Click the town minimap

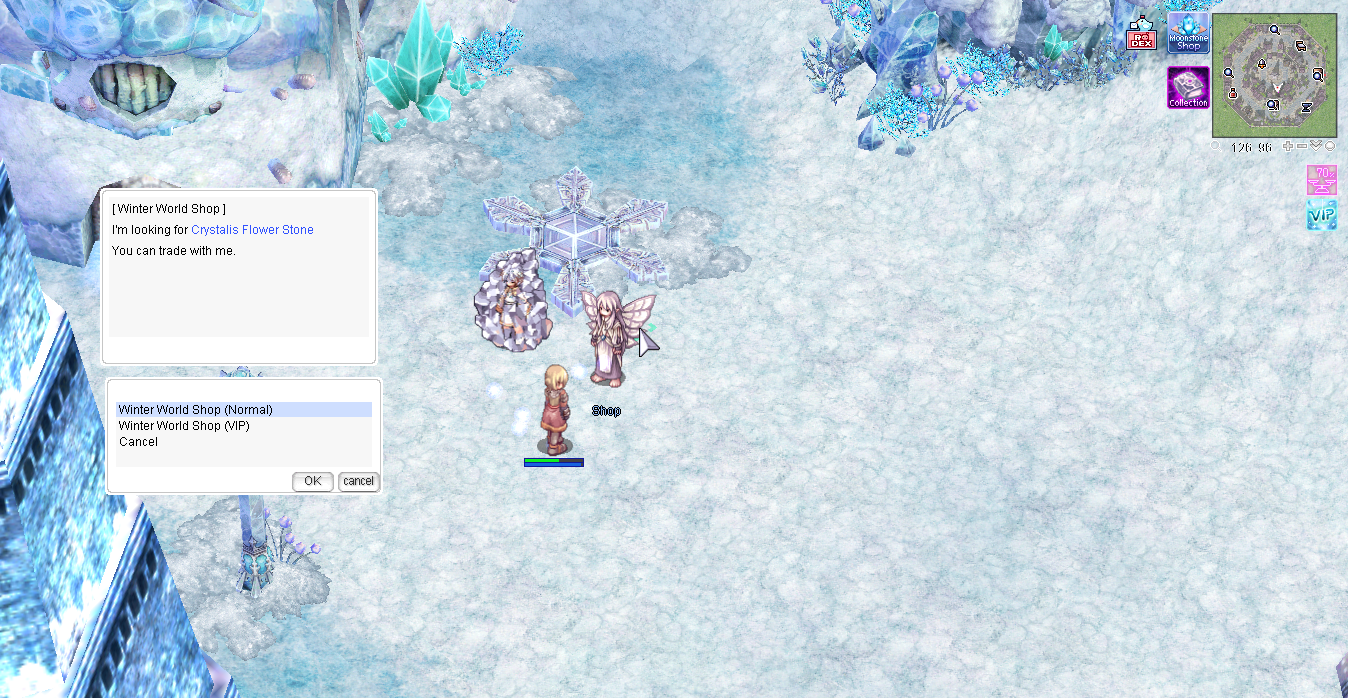pos(1274,75)
